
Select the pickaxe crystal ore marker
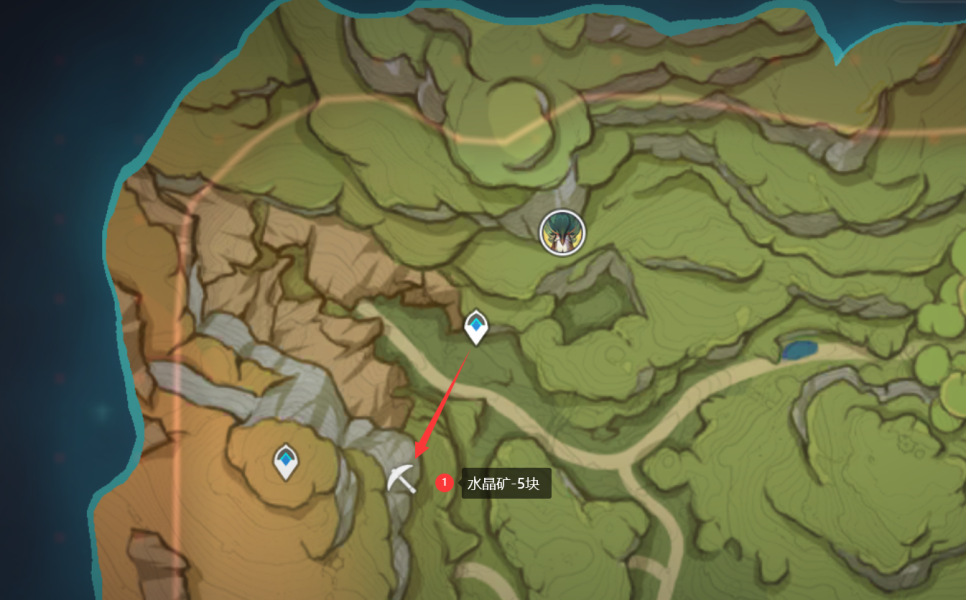pyautogui.click(x=401, y=479)
